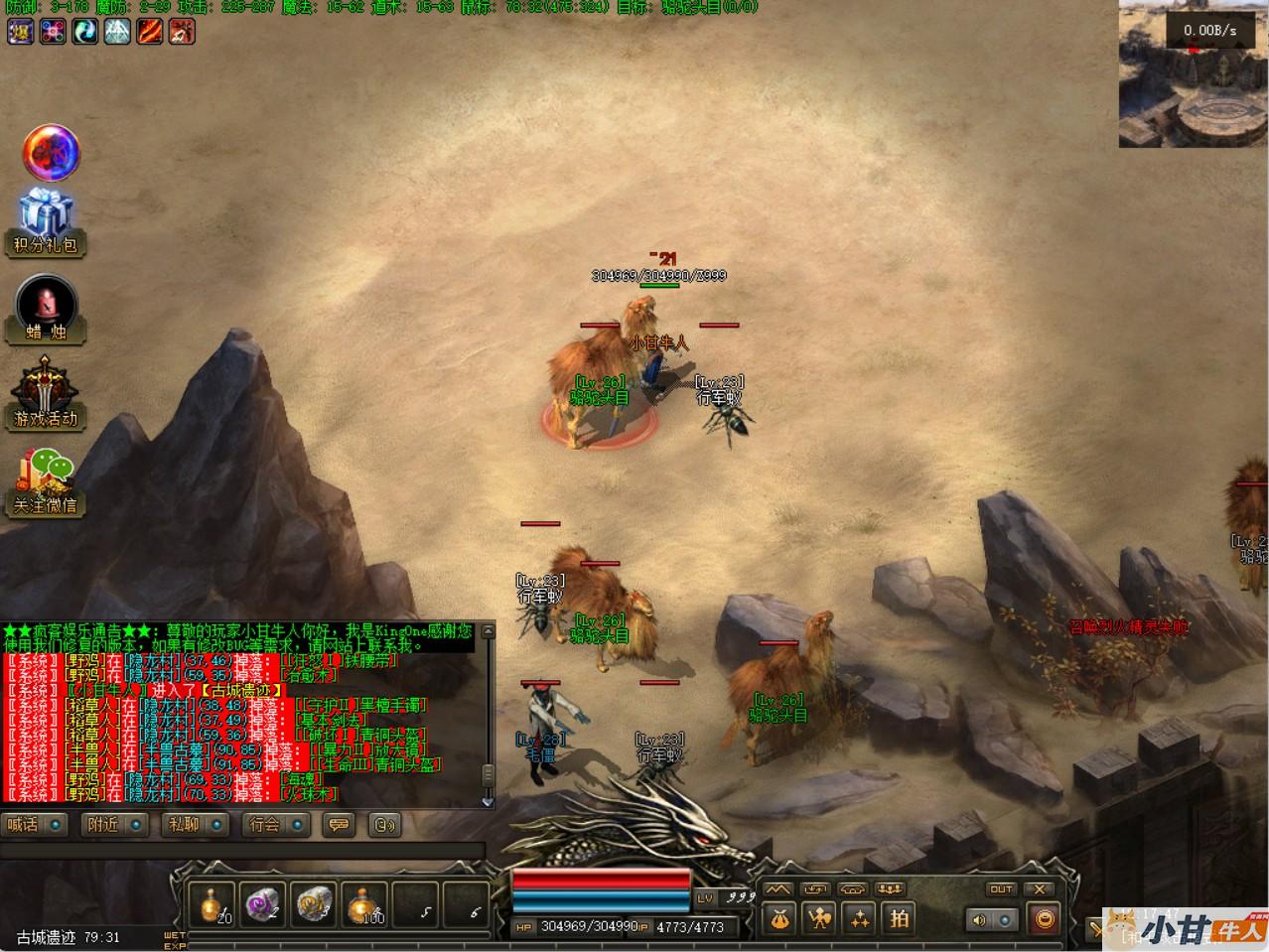Click the 蜡烛 candle icon

click(x=46, y=308)
